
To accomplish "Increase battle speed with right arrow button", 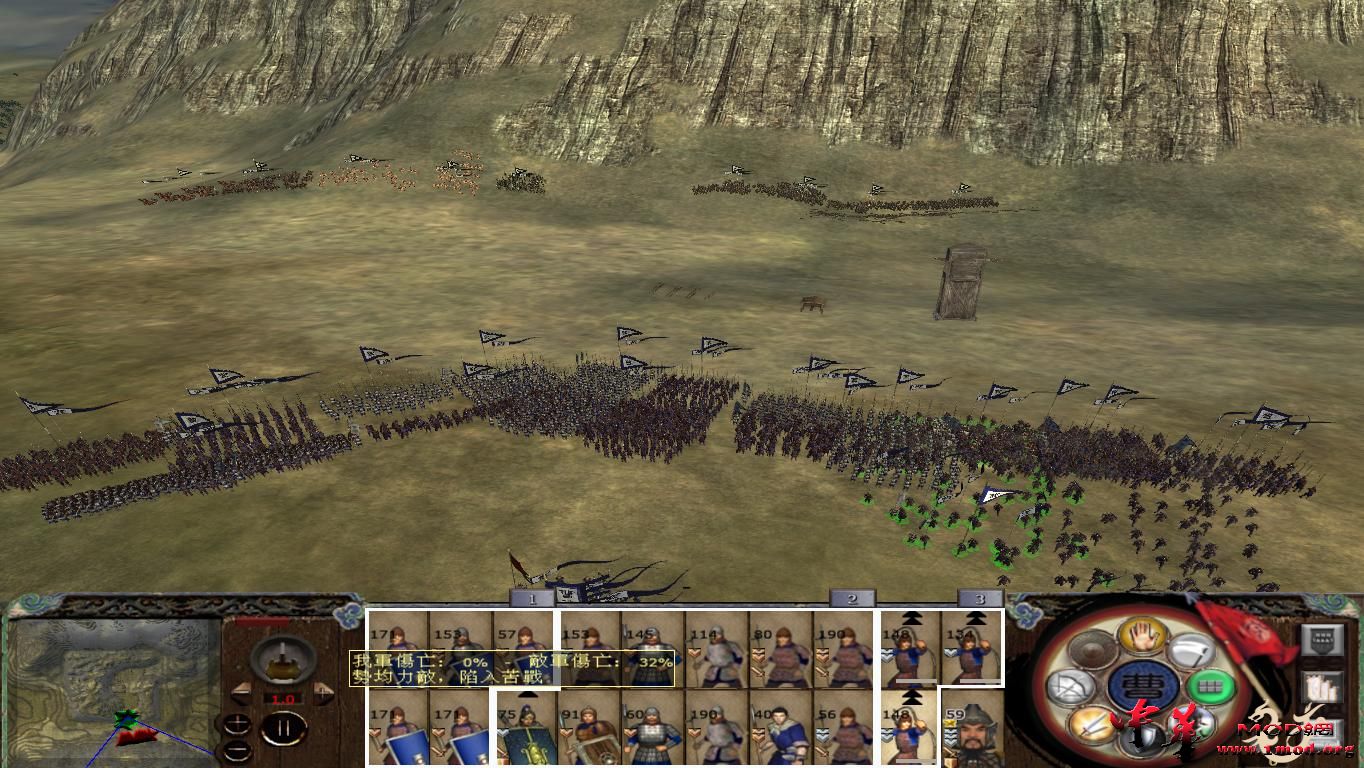I will (x=323, y=692).
